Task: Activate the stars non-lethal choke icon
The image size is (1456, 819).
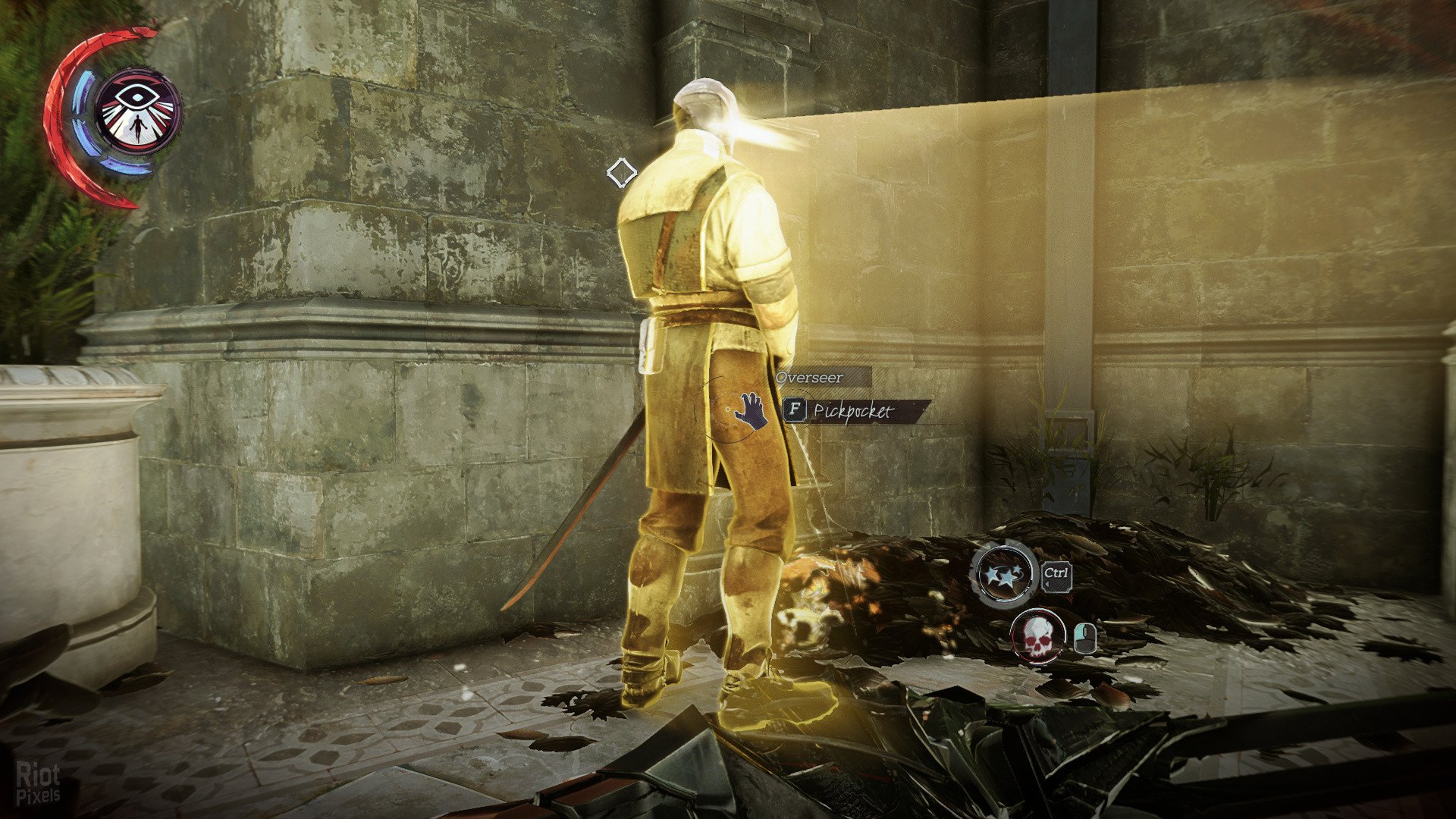Action: [1005, 574]
